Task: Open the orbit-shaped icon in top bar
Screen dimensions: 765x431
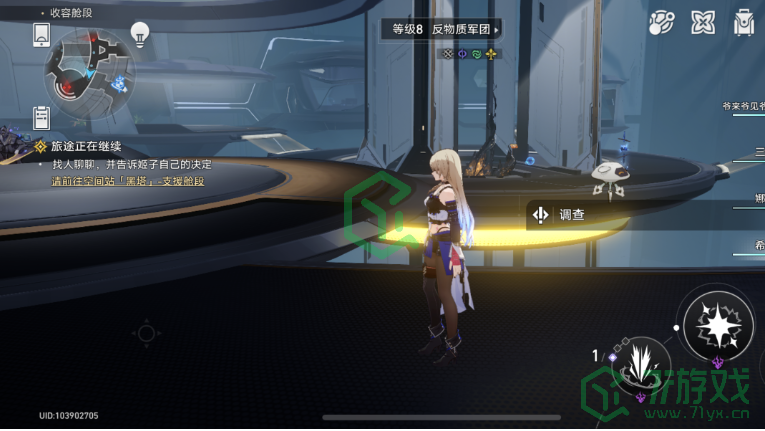Action: (x=662, y=22)
